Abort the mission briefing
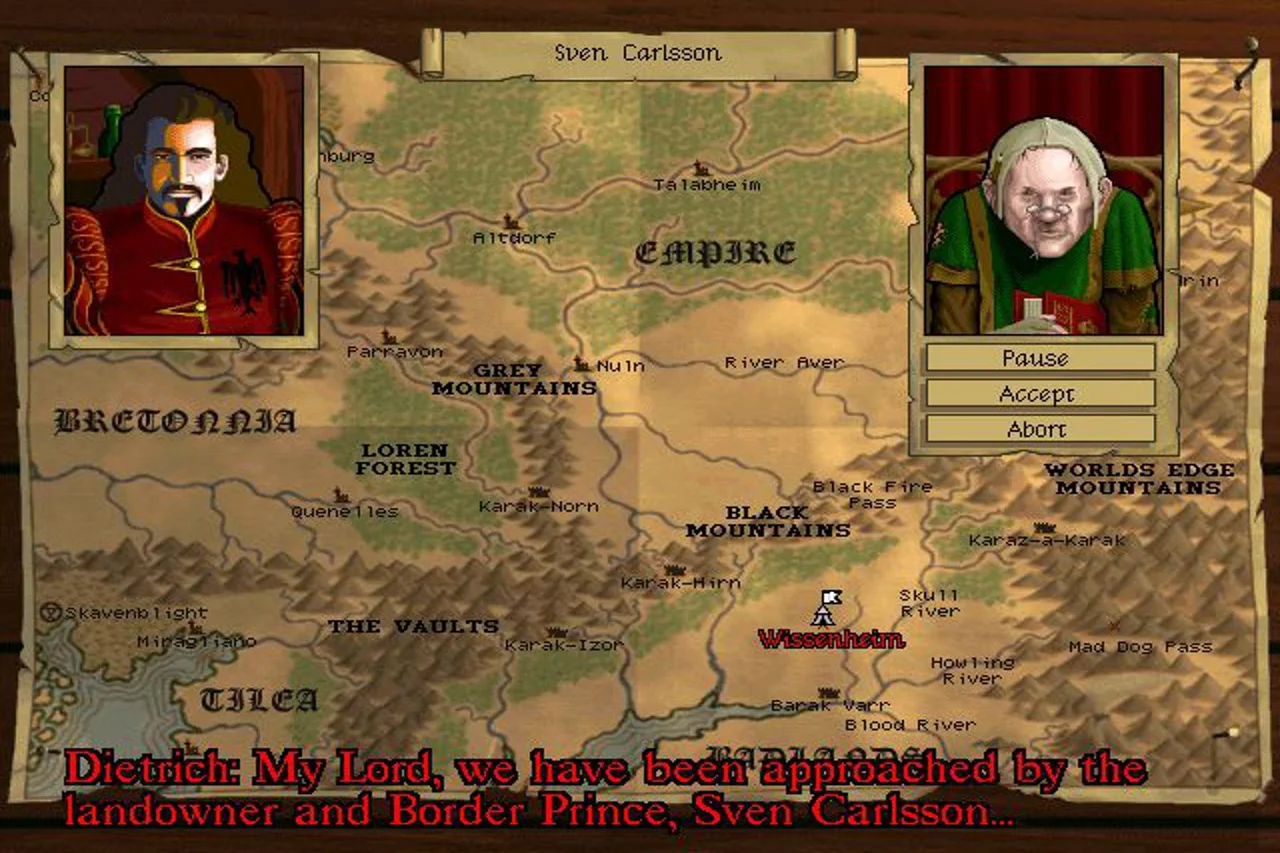Screen dimensions: 1280x853 coord(1040,429)
